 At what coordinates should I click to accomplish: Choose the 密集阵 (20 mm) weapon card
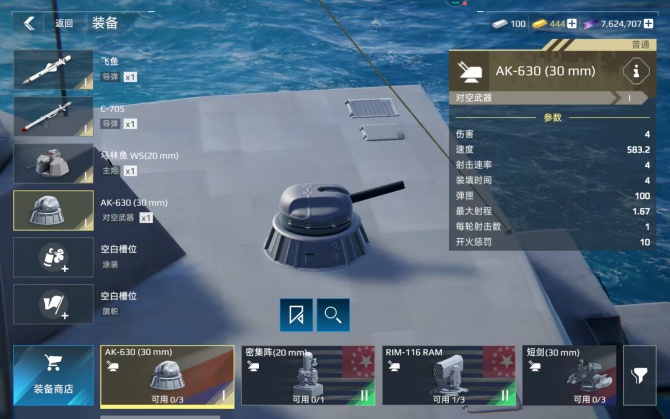pos(307,375)
